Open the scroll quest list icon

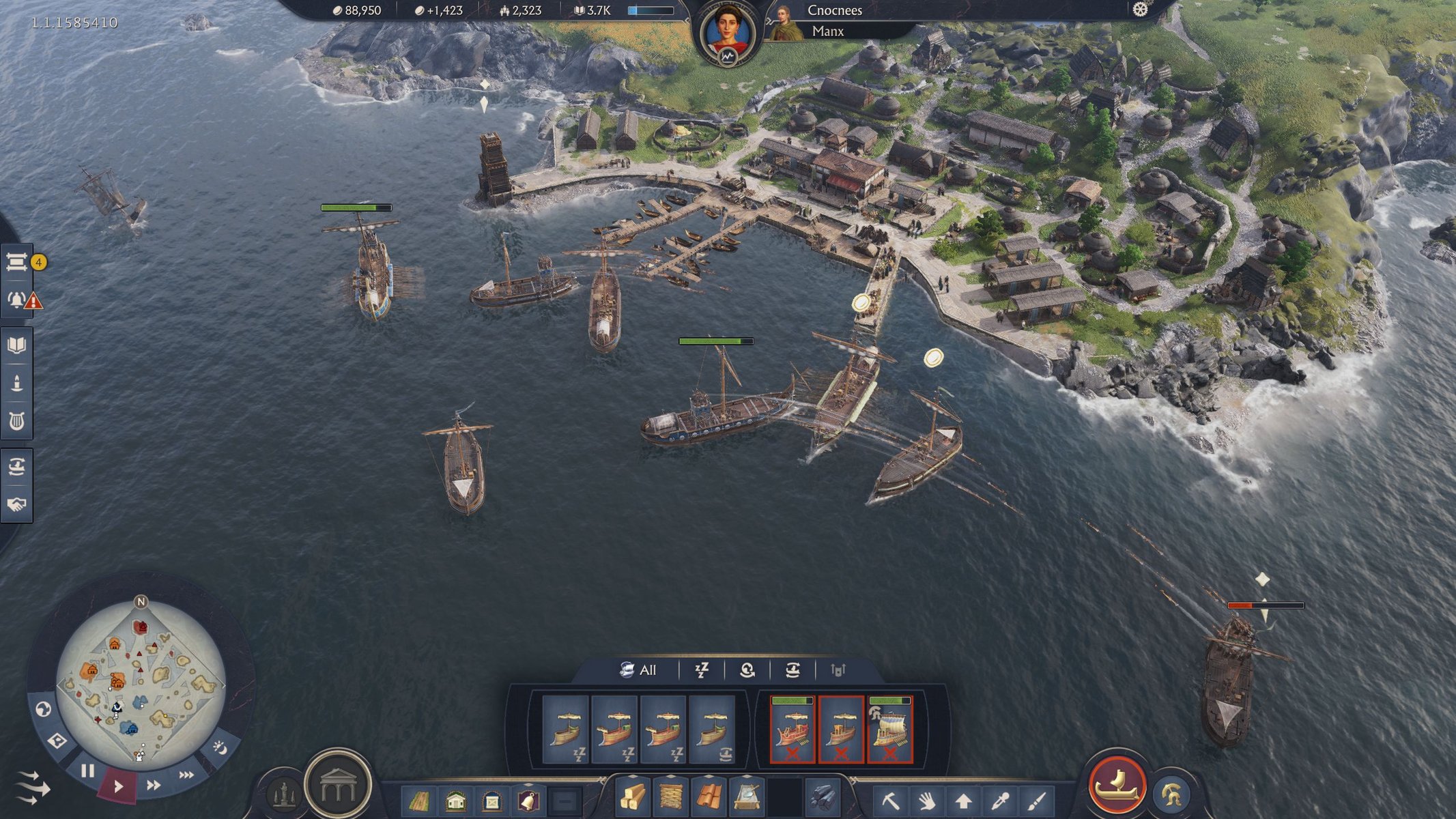click(17, 261)
